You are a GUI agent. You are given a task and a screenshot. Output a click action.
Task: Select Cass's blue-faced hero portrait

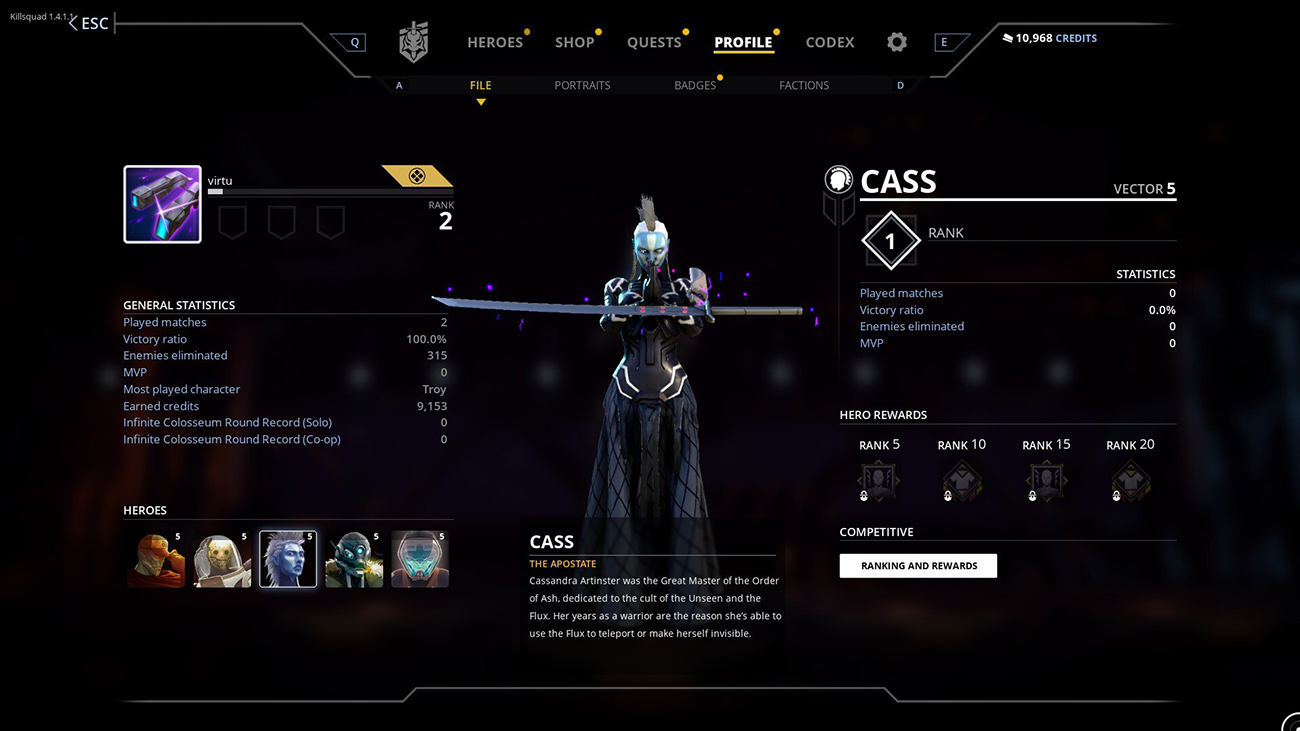pos(288,559)
